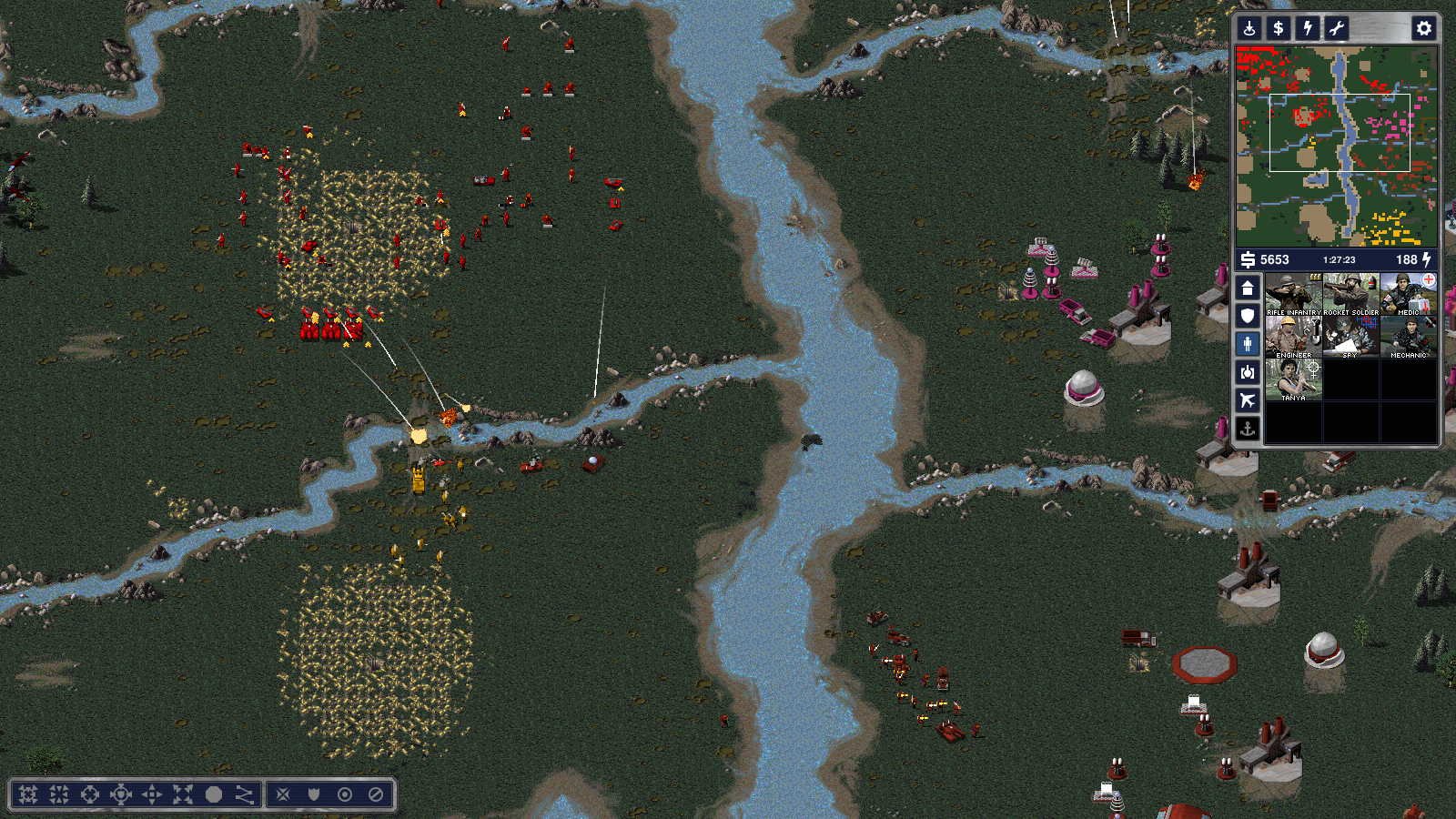Activate repair mode wrench button
1456x819 pixels.
[1337, 28]
